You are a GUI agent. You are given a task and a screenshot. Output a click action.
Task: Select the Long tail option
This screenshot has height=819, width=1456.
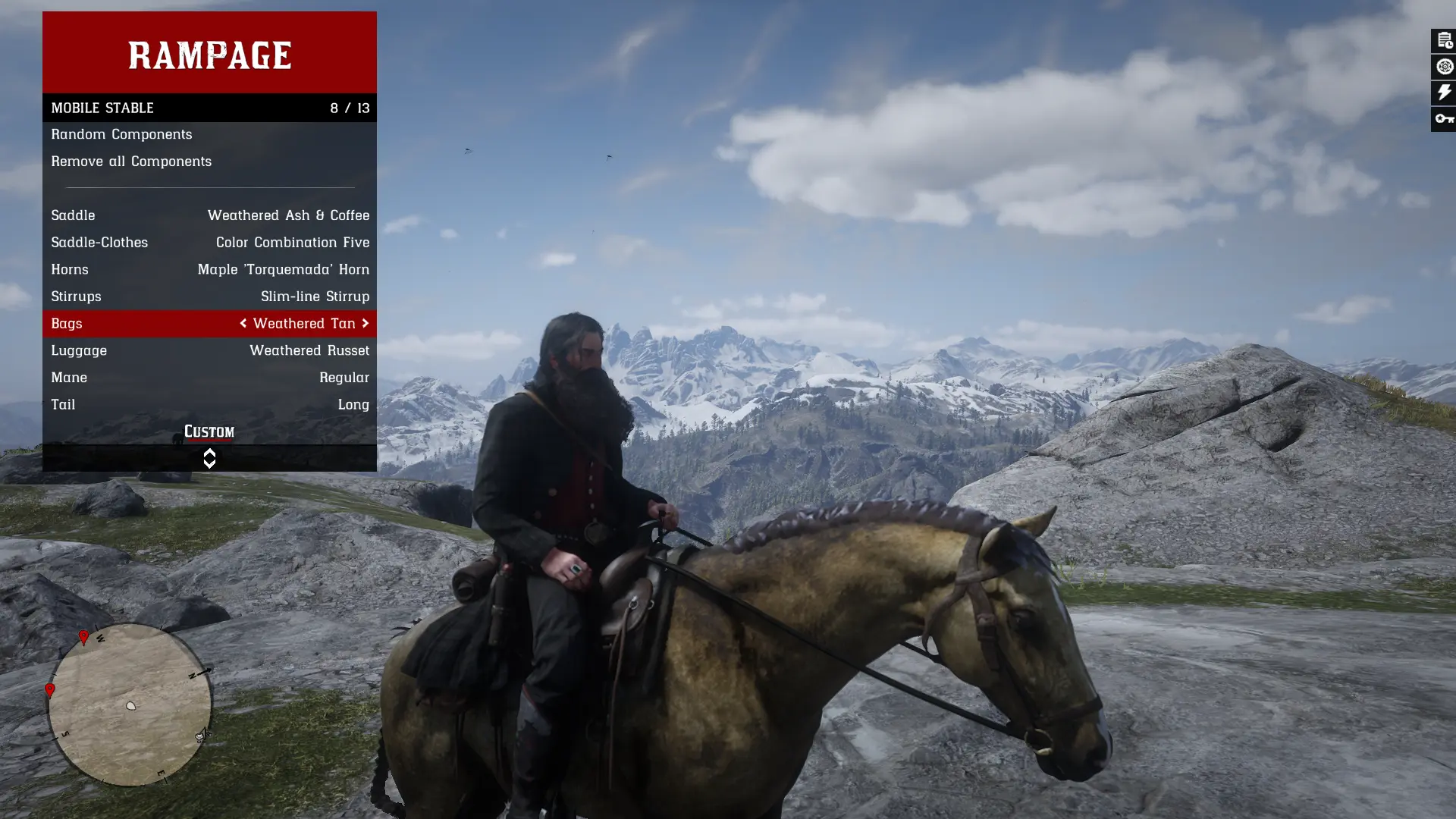(209, 404)
